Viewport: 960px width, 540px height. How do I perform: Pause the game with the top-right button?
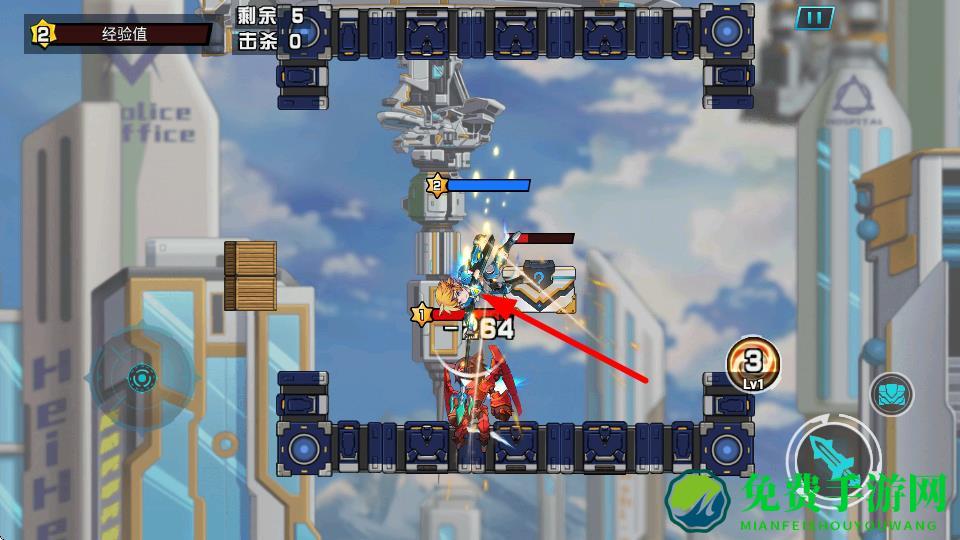tap(816, 17)
